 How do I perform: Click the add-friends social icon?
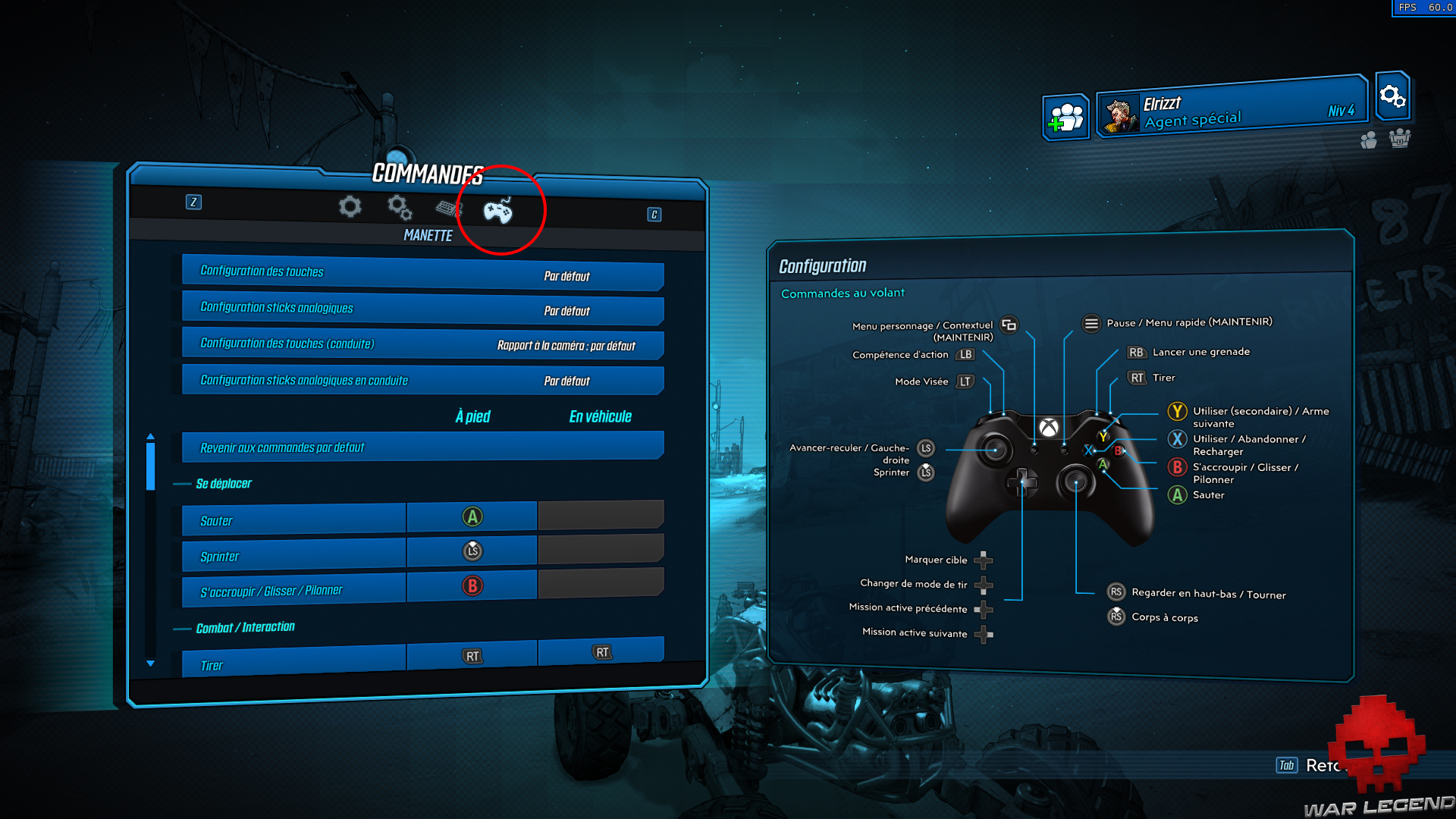point(1065,116)
